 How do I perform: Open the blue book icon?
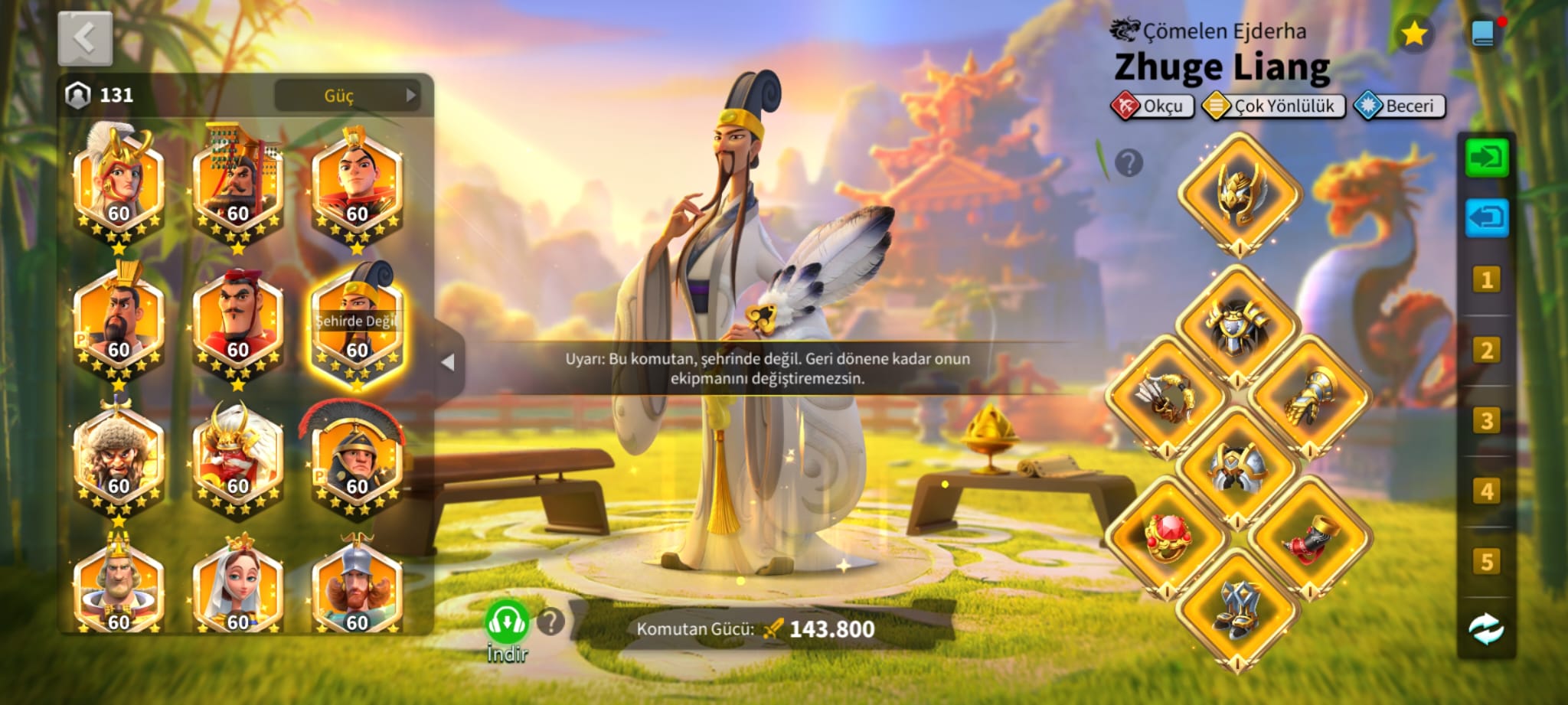[1483, 34]
